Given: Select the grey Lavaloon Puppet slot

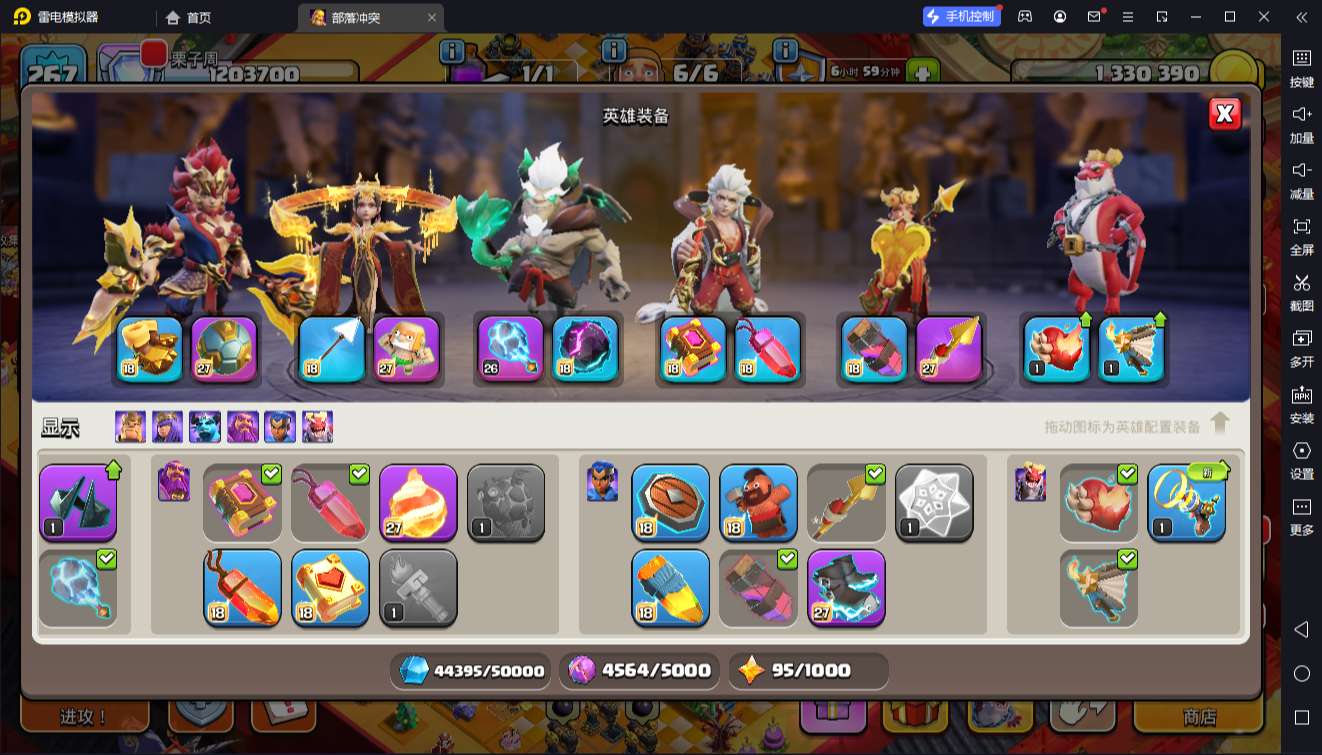Looking at the screenshot, I should pyautogui.click(x=506, y=503).
